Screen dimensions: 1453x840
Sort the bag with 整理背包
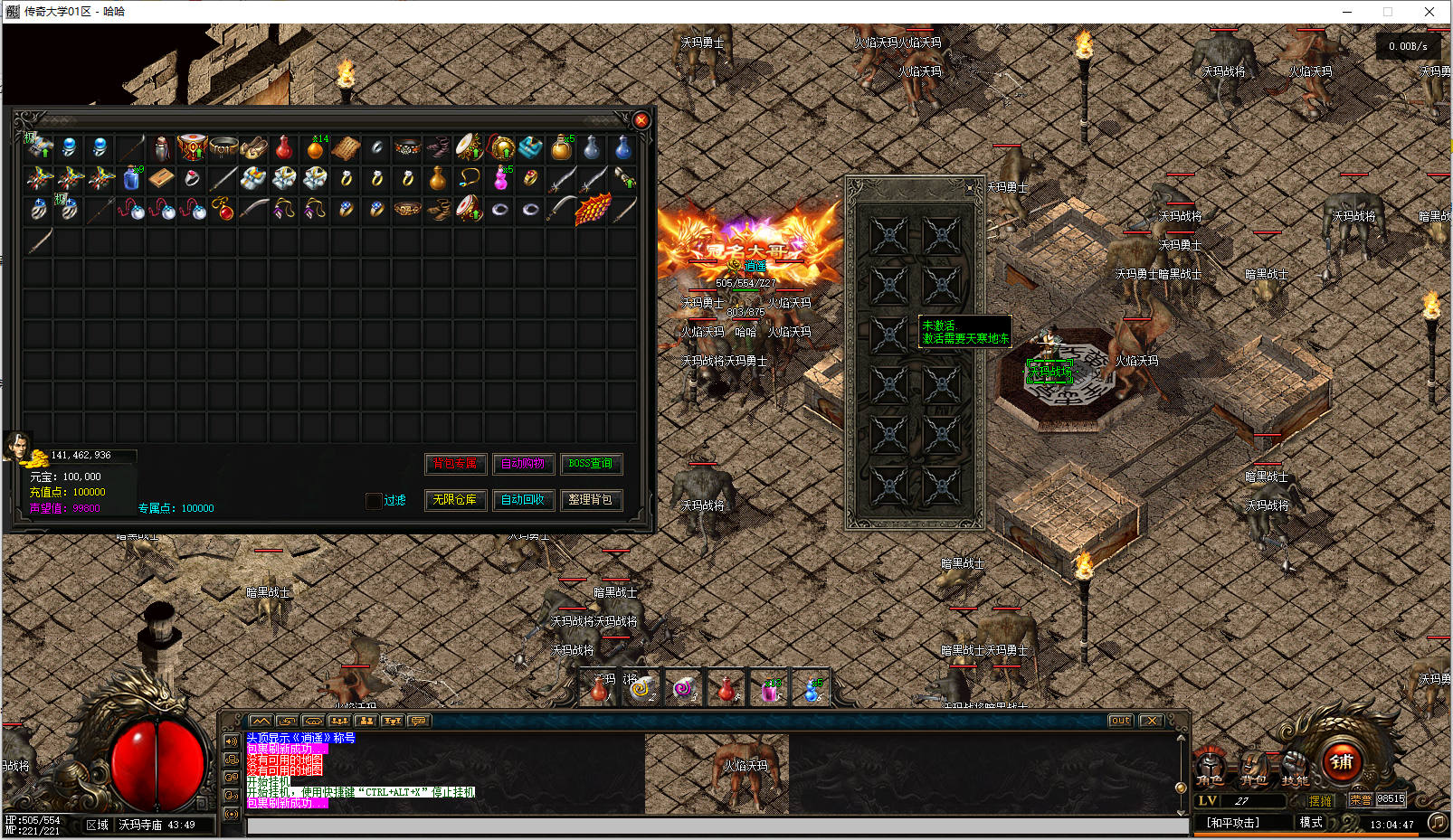[x=591, y=500]
